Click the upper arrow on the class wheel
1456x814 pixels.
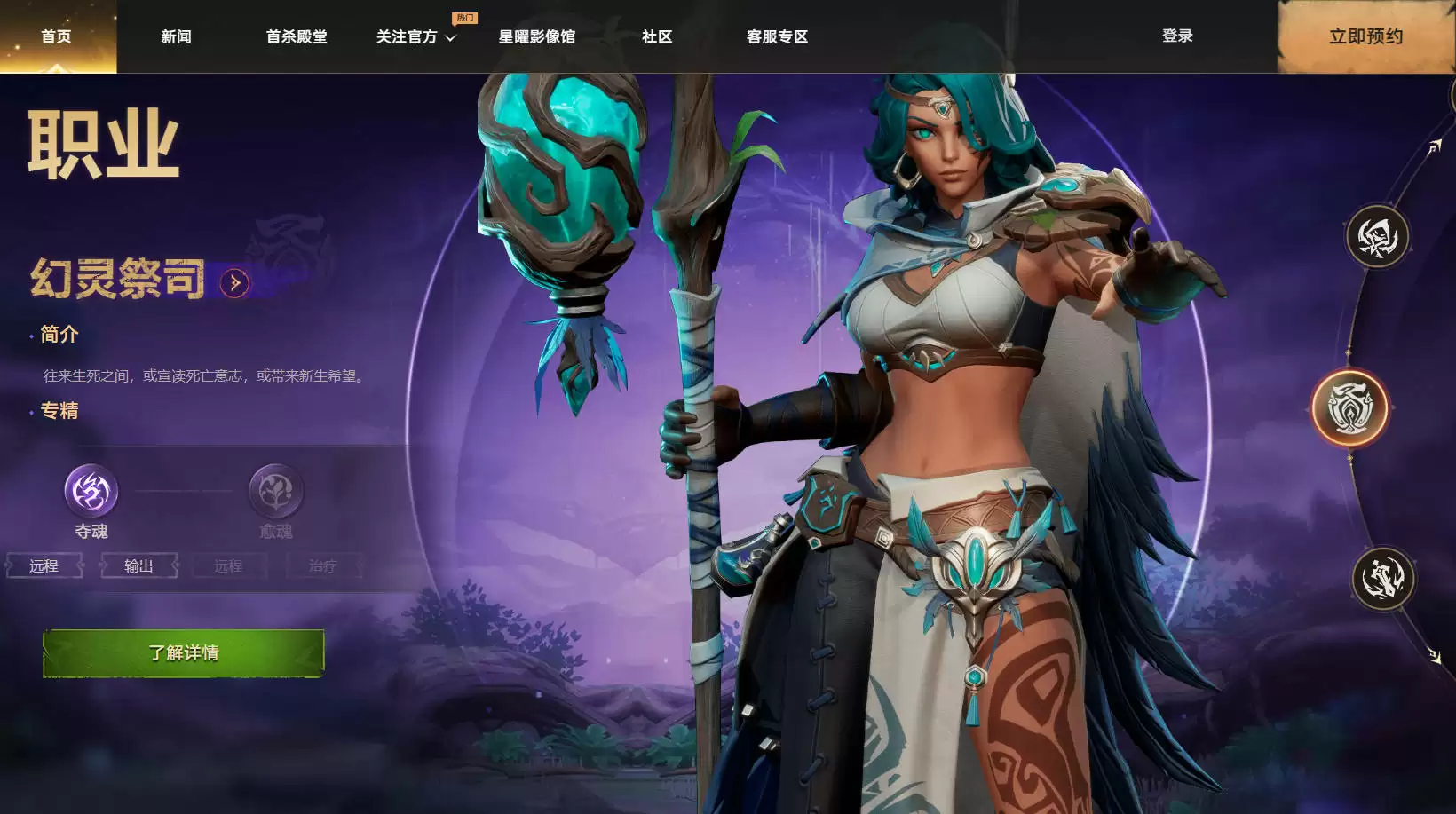click(1434, 147)
